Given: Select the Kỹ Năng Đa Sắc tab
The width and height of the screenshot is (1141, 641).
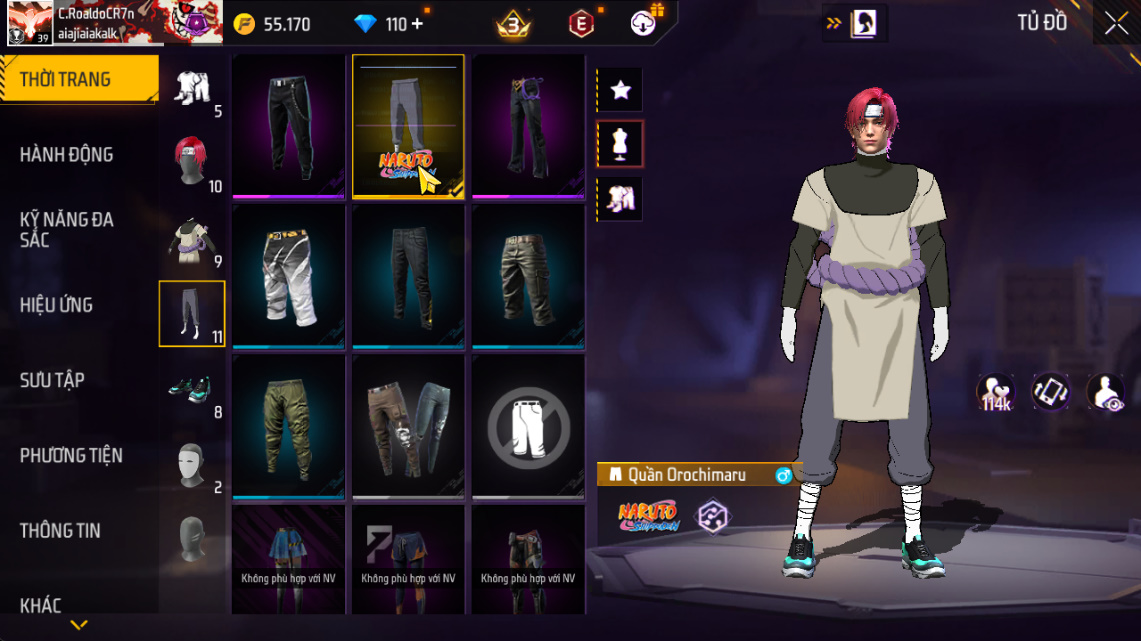Looking at the screenshot, I should (x=66, y=229).
